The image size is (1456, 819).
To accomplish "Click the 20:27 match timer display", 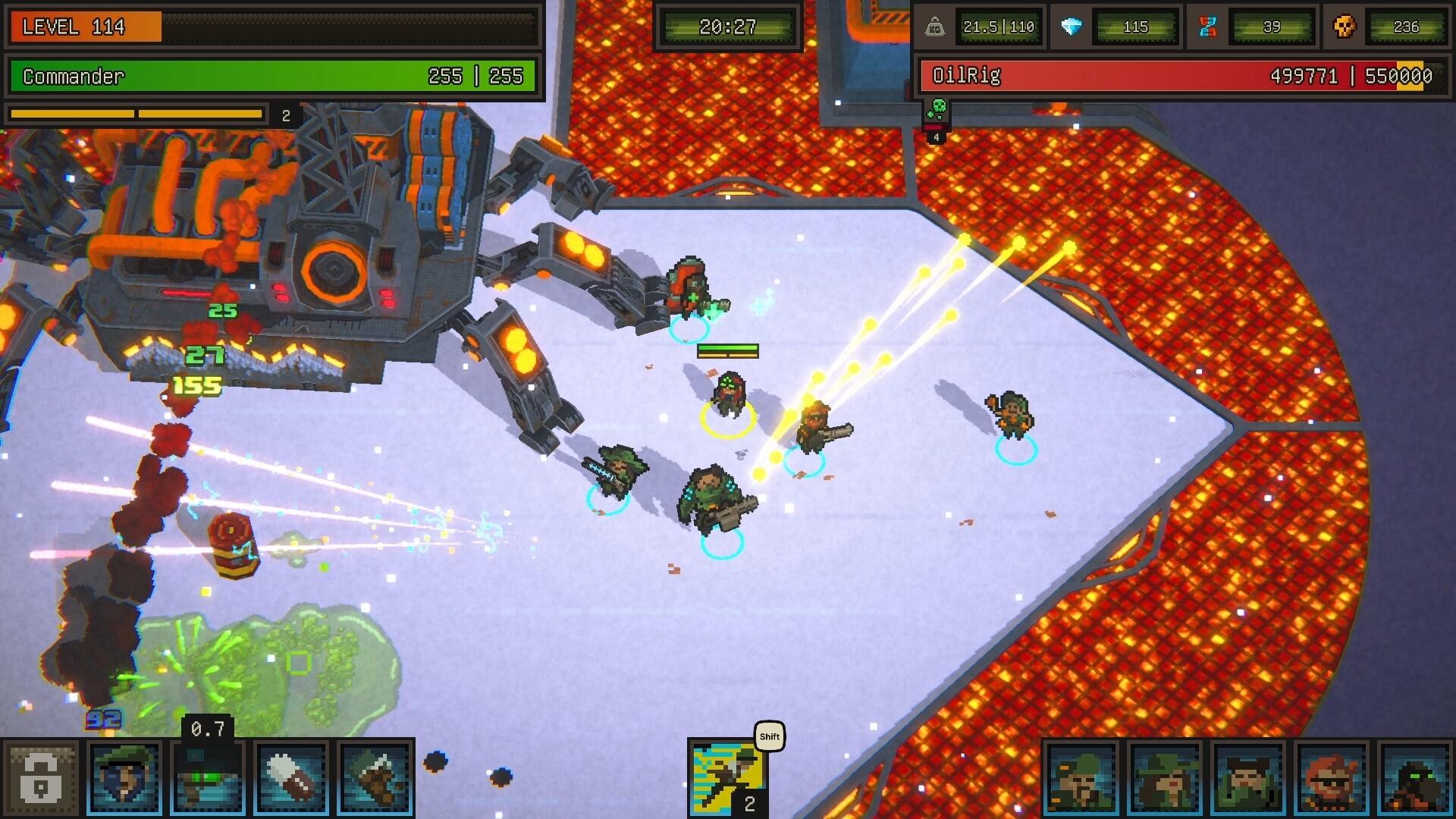I will pyautogui.click(x=727, y=25).
